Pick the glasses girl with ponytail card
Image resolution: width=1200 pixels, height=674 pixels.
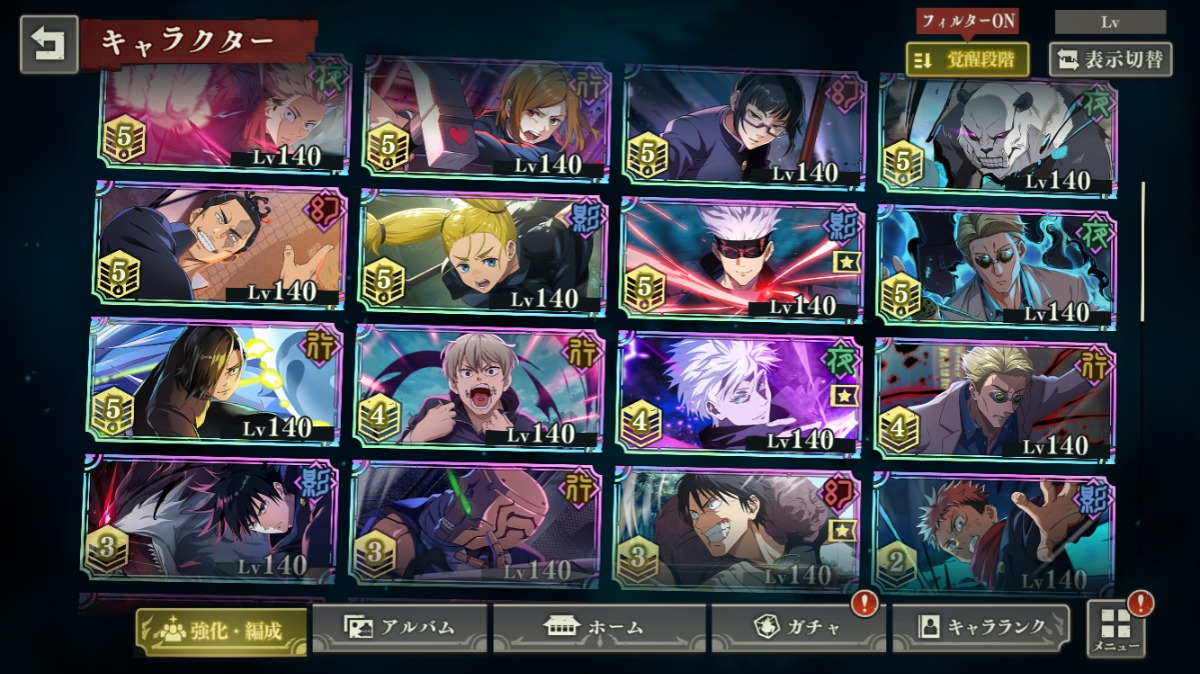(x=744, y=124)
